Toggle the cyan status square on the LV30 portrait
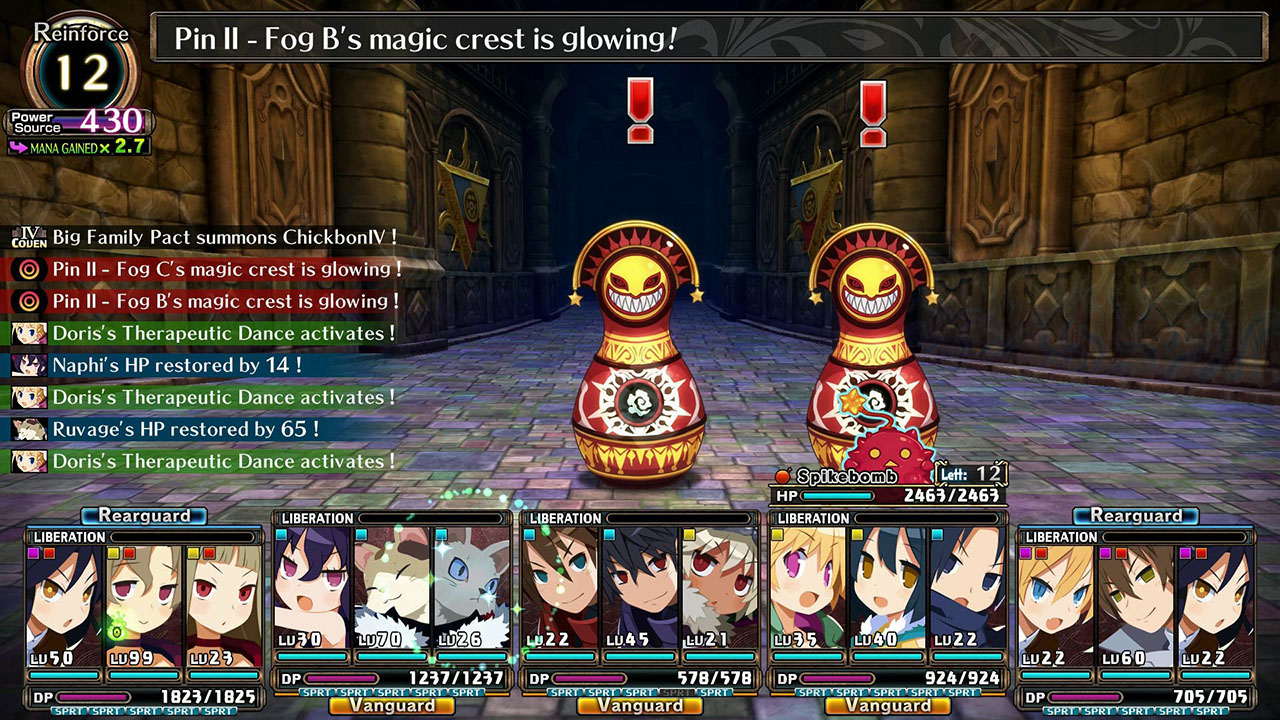 tap(281, 536)
